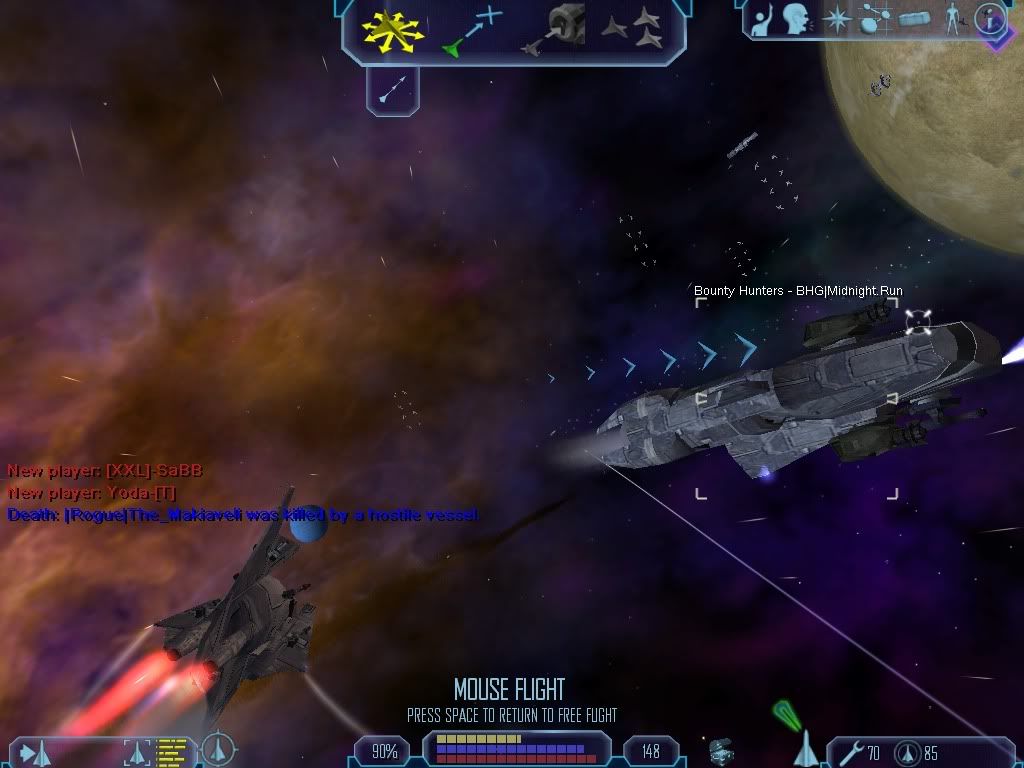
Task: Open the talking head chat icon
Action: click(795, 19)
